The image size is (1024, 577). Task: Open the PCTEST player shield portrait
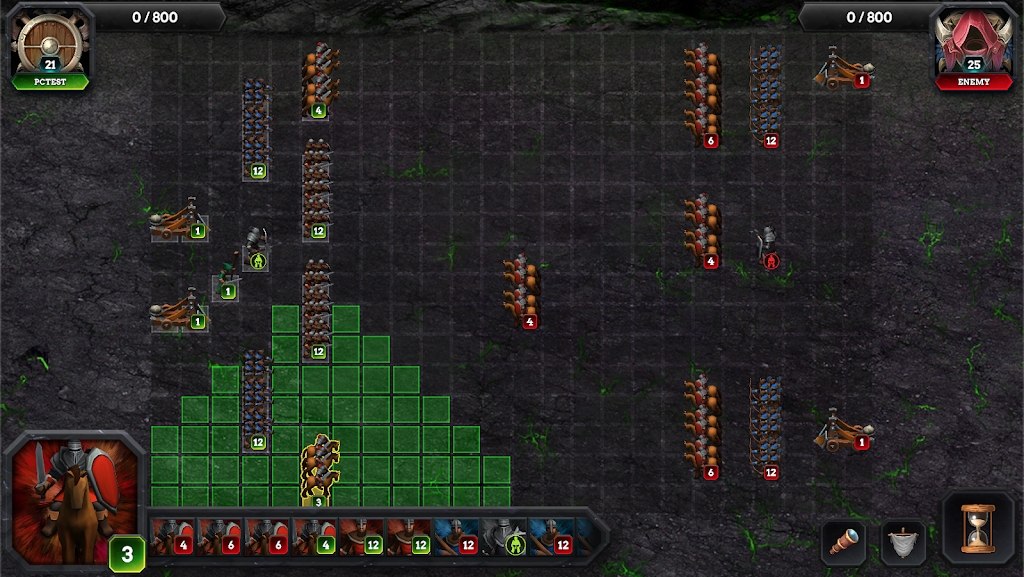[x=51, y=46]
